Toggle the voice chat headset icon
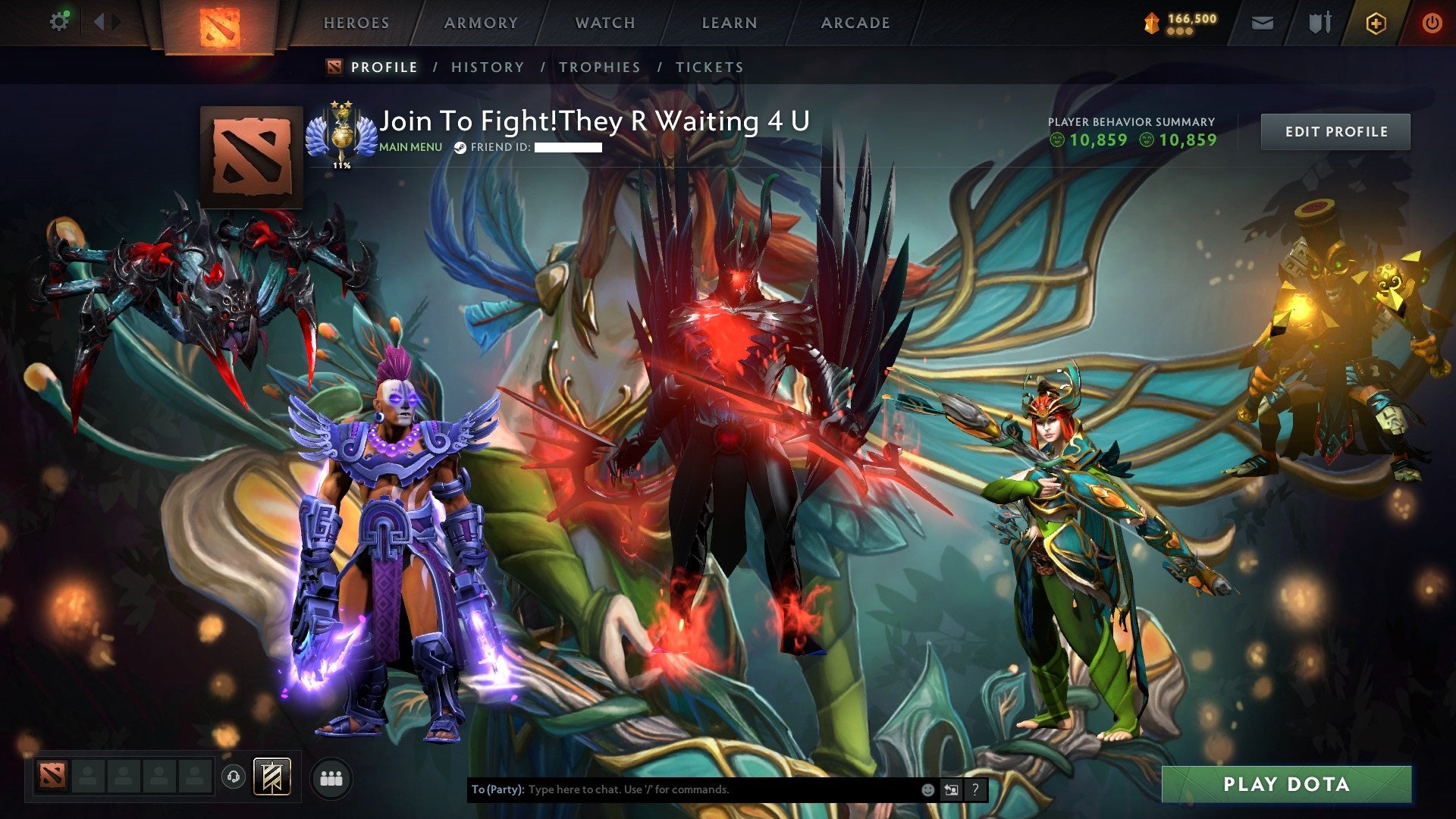 [x=234, y=775]
